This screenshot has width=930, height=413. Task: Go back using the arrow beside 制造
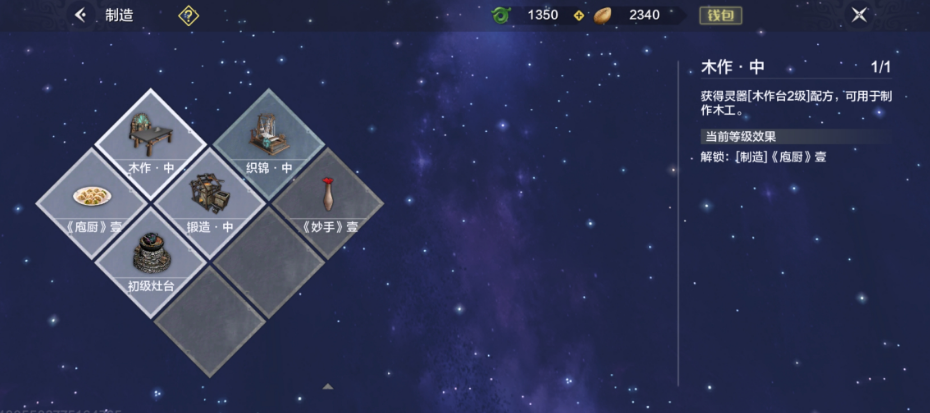[81, 15]
